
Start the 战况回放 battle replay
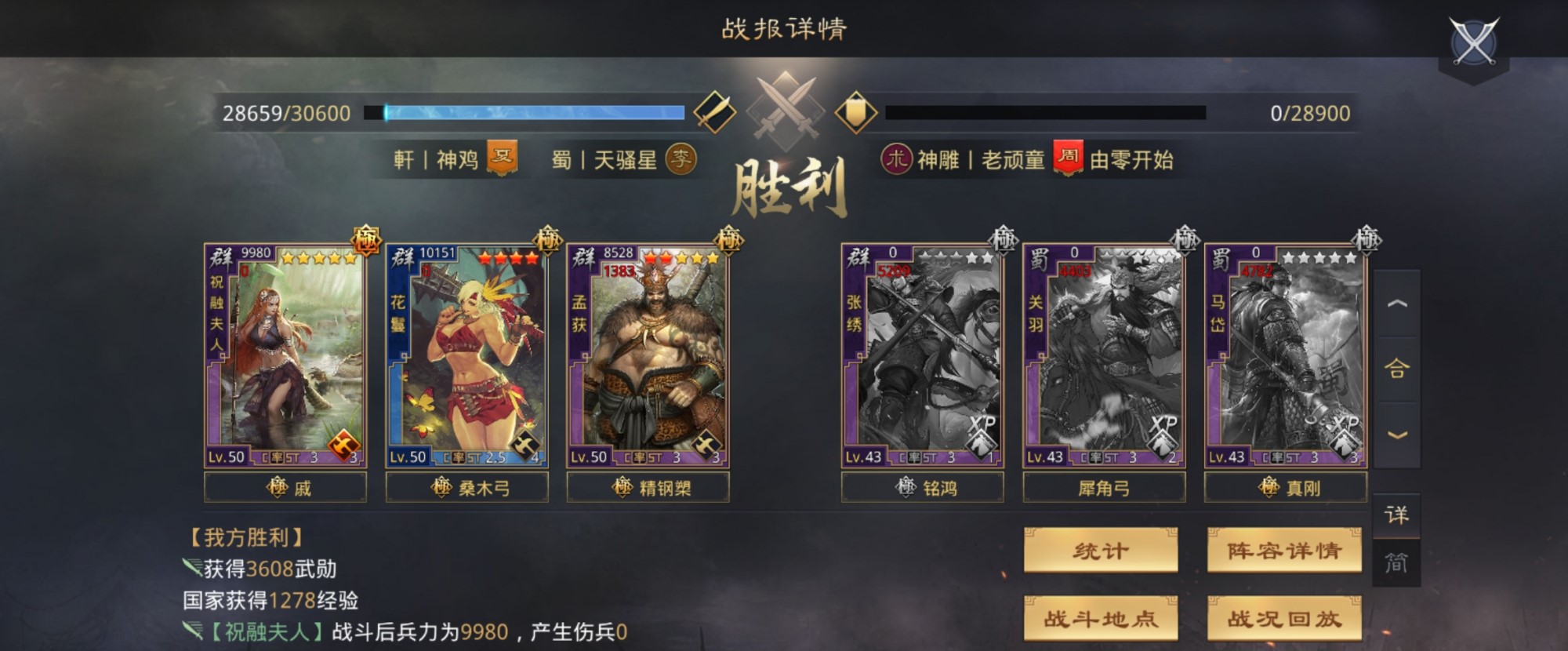pyautogui.click(x=1285, y=618)
